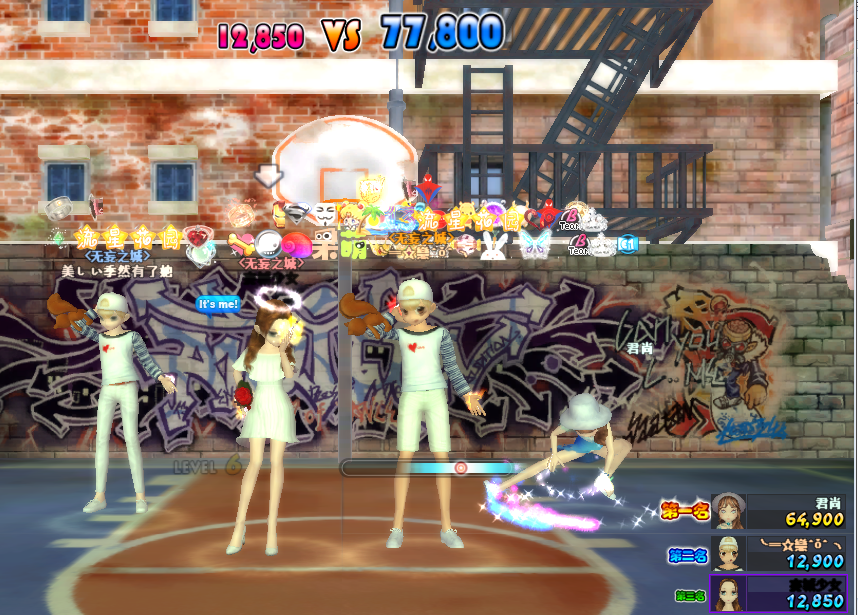Select first-place player 君尚 in the ranking
858x615 pixels.
(780, 511)
